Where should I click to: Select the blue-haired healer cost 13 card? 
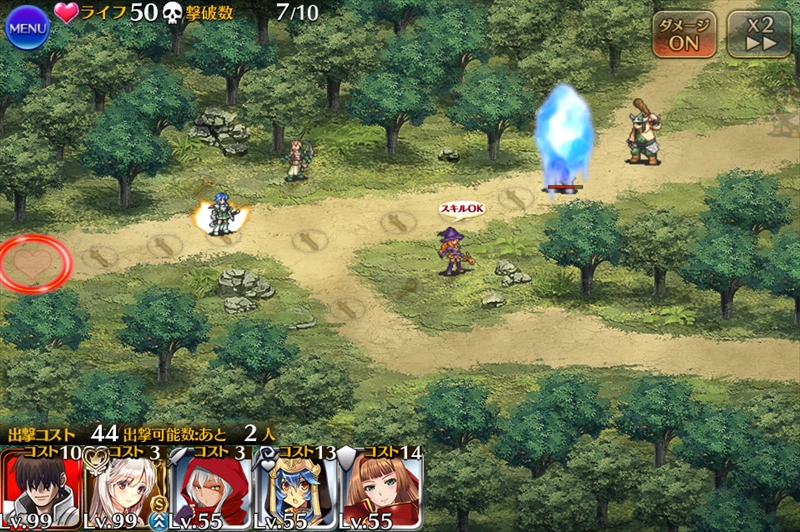tap(296, 489)
